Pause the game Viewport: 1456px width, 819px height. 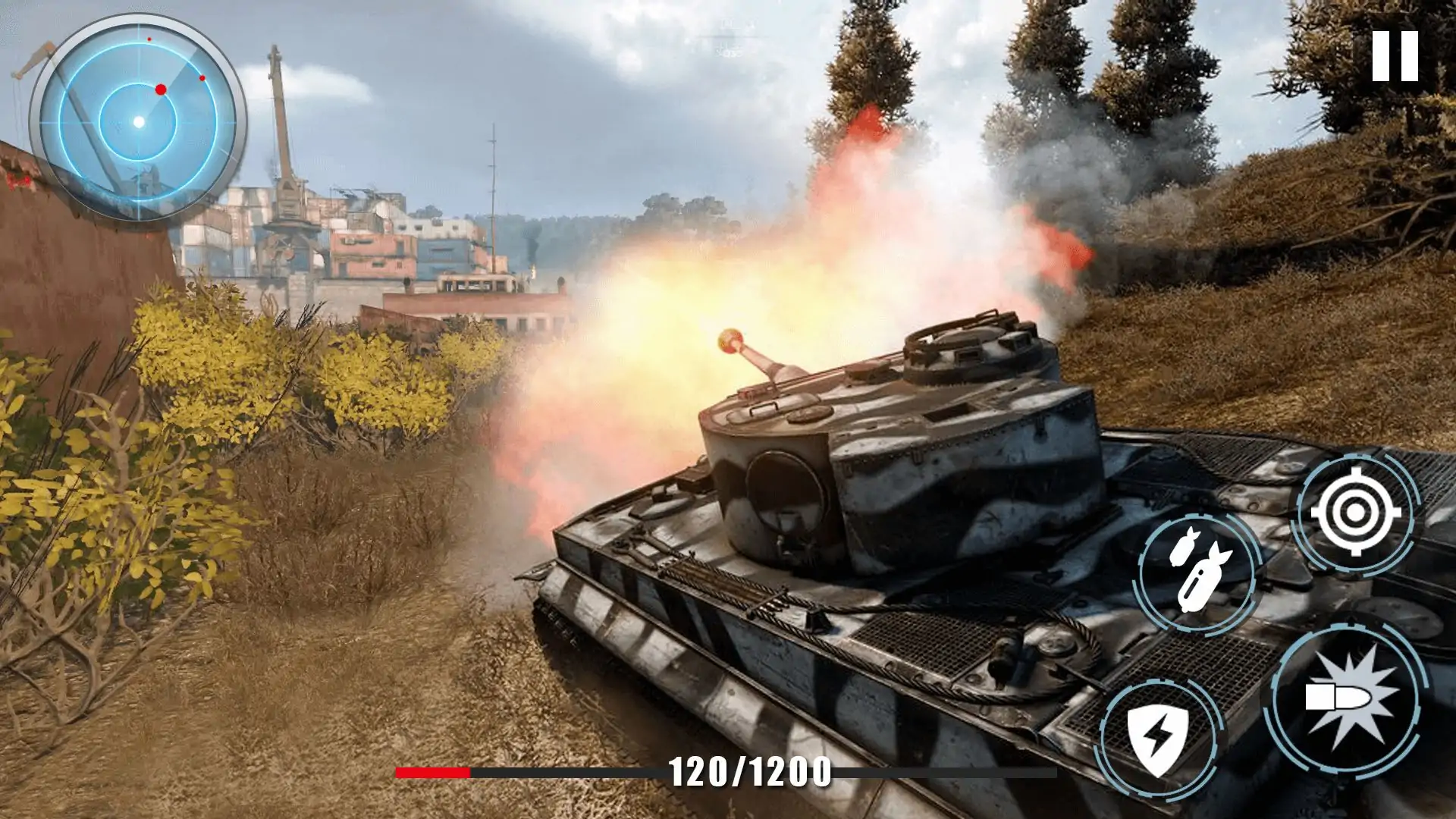click(x=1395, y=56)
